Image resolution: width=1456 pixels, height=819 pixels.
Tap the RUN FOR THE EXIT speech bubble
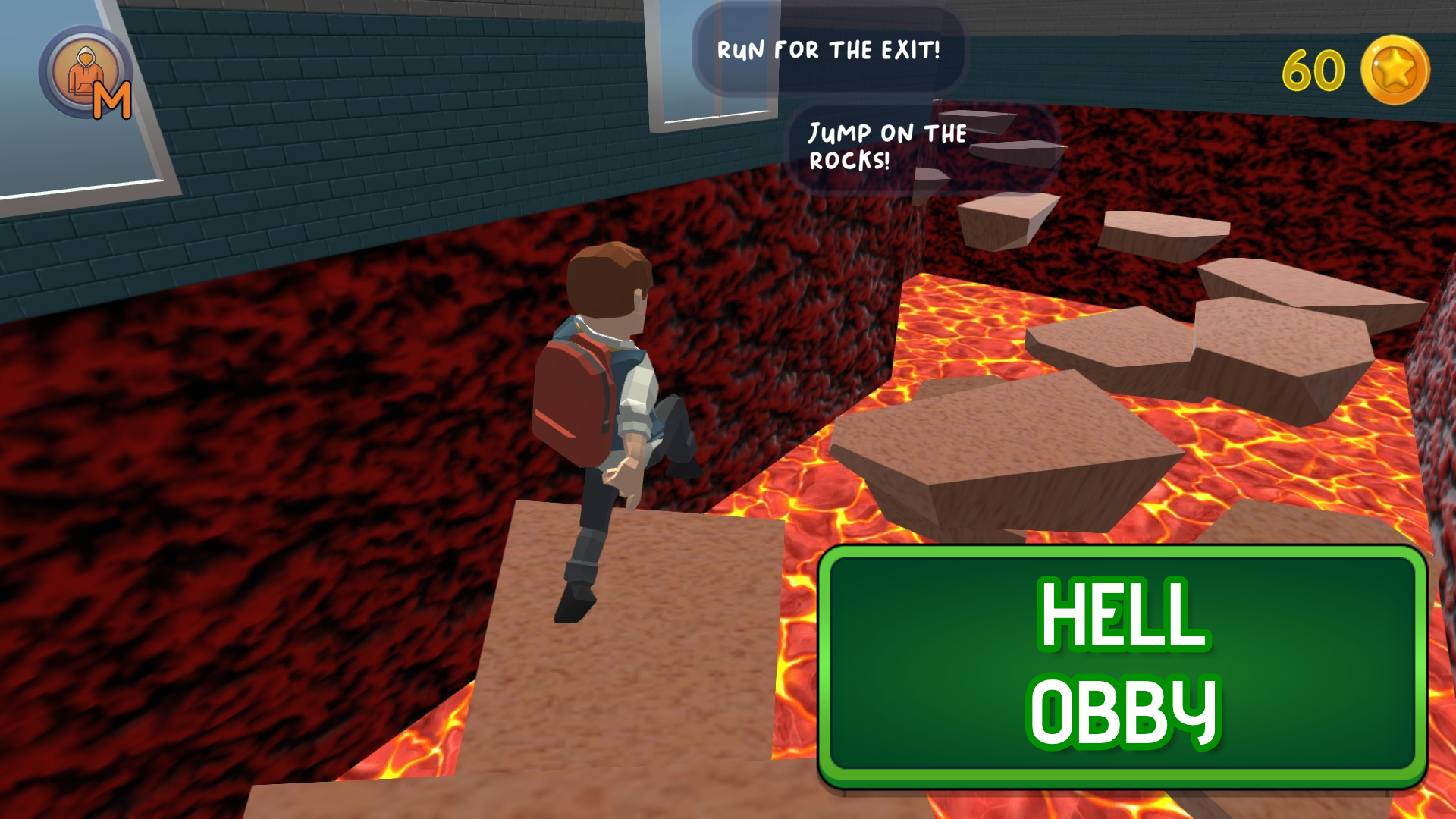pyautogui.click(x=827, y=49)
